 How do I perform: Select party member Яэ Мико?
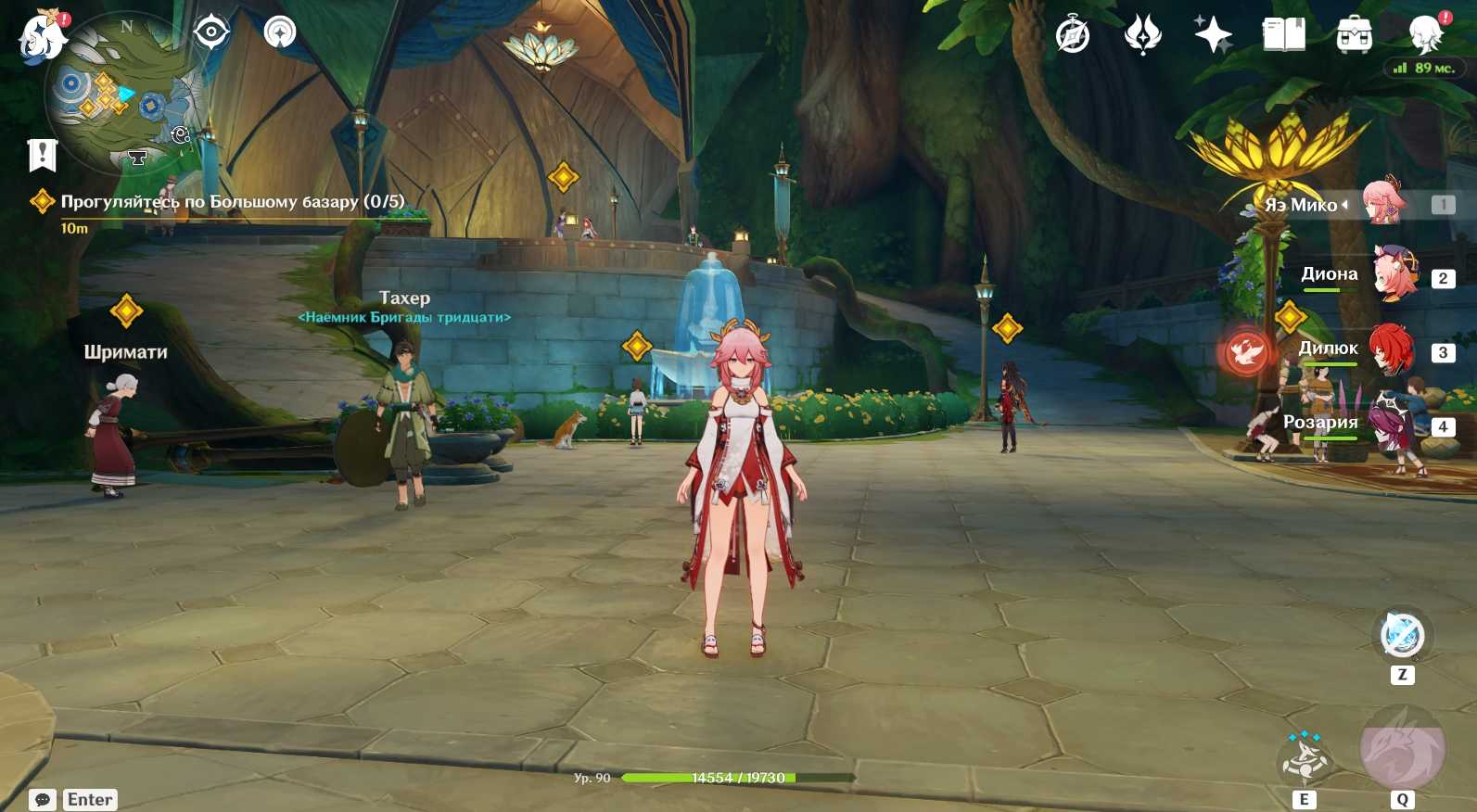1385,203
